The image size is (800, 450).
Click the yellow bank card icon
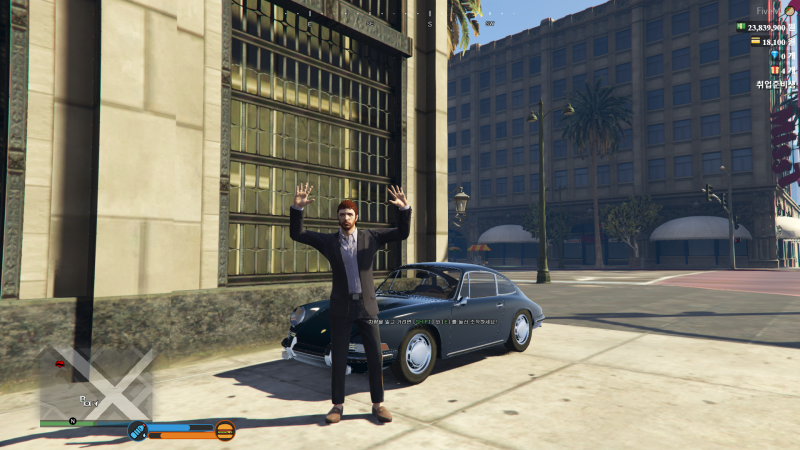(x=755, y=42)
